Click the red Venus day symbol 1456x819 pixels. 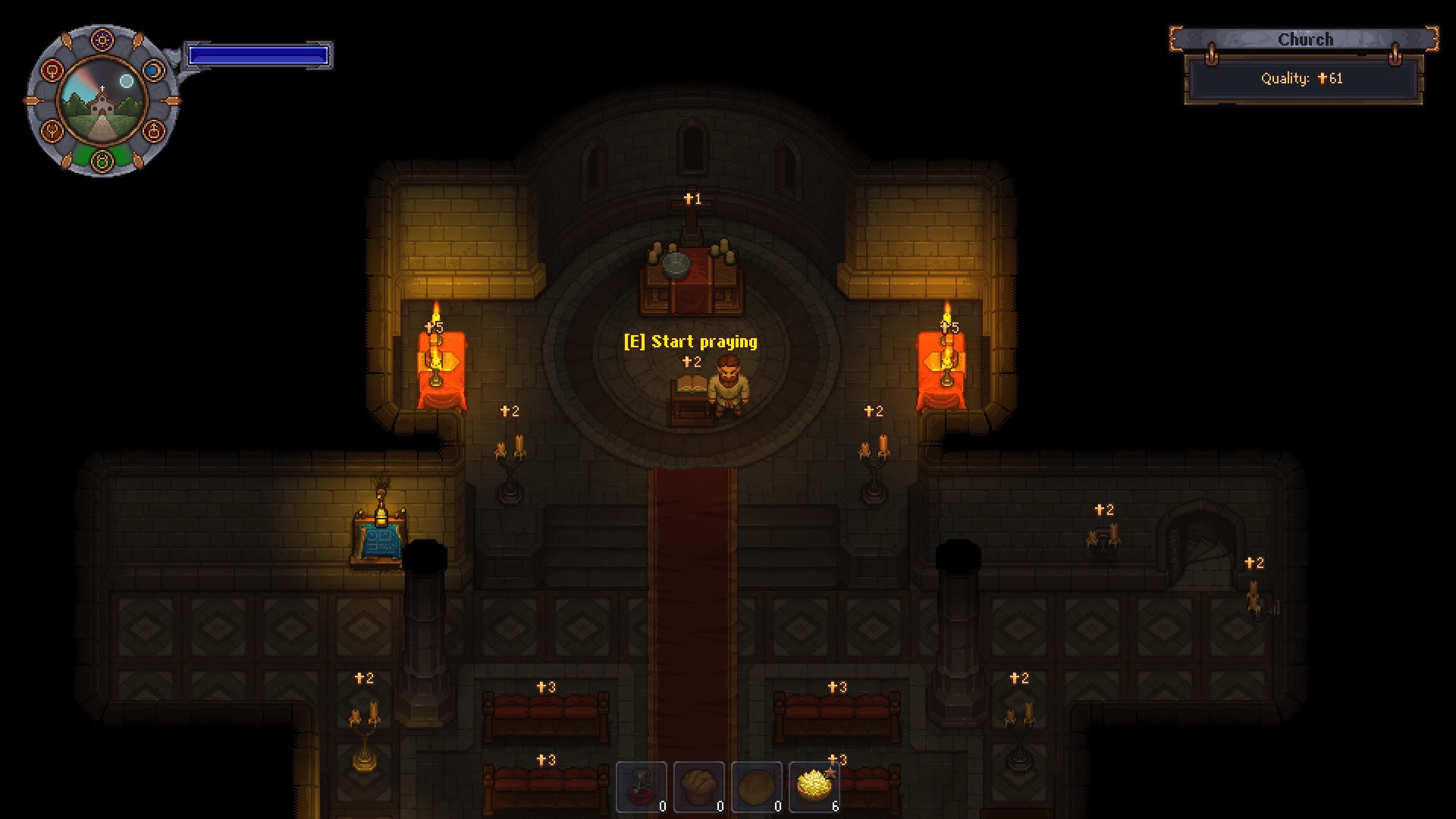[x=52, y=71]
